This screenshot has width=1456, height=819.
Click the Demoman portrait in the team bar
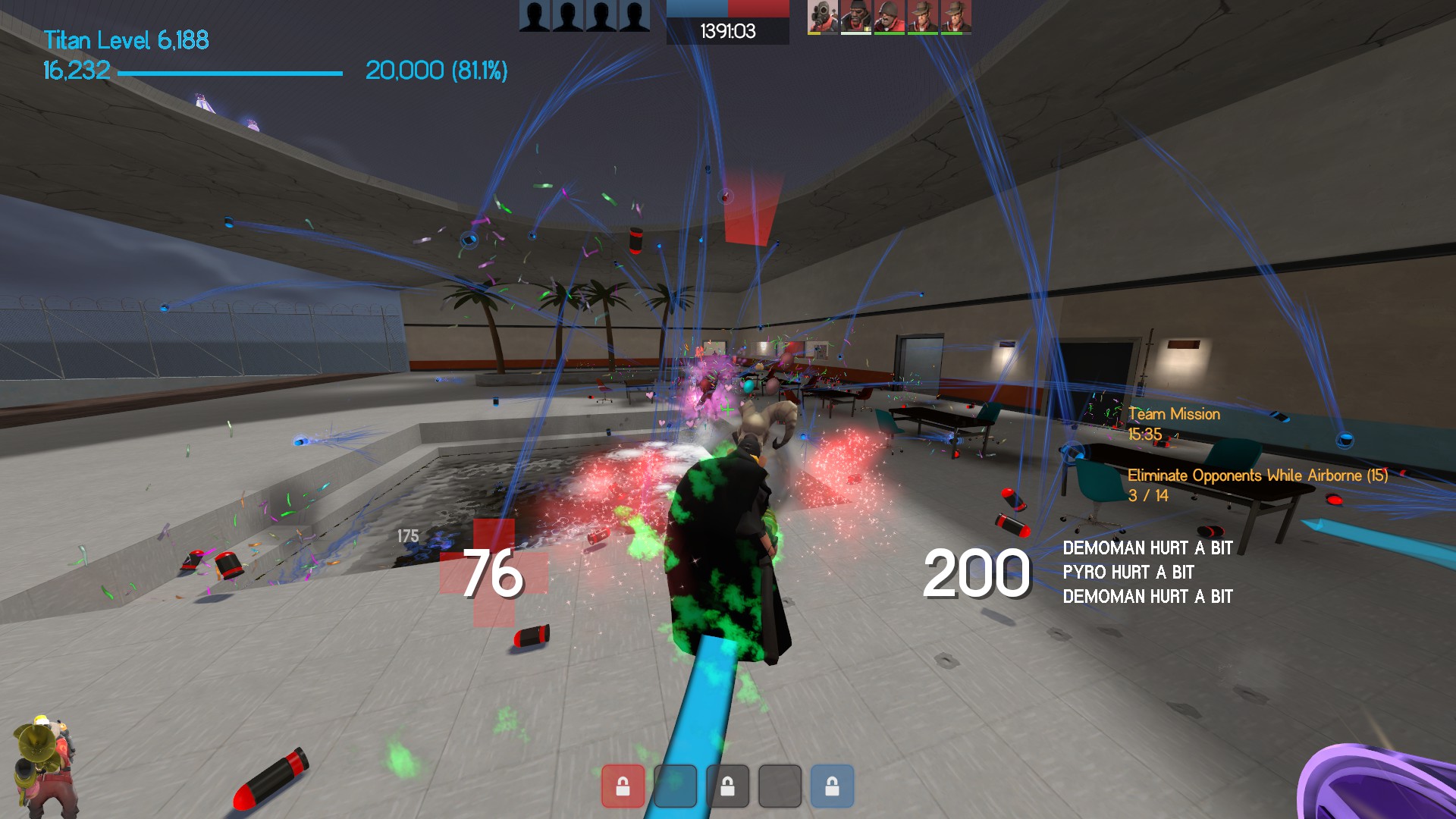coord(856,17)
